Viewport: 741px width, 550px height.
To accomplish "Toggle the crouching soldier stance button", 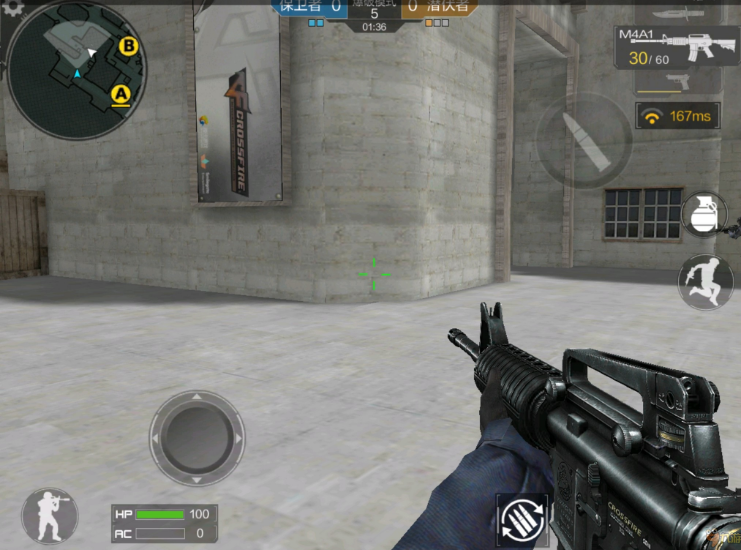I will [49, 515].
